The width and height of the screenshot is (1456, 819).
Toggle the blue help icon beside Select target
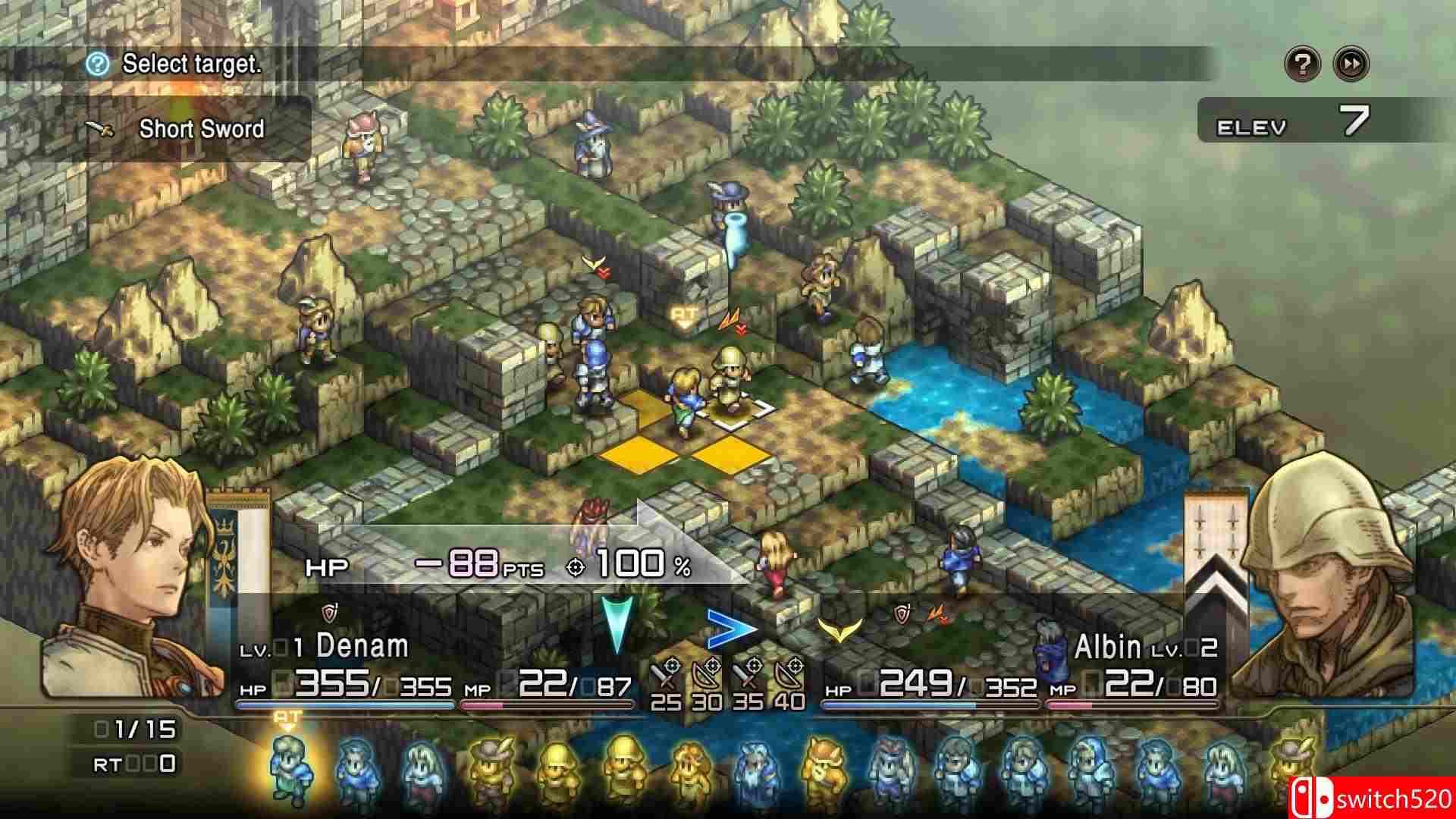(x=97, y=64)
